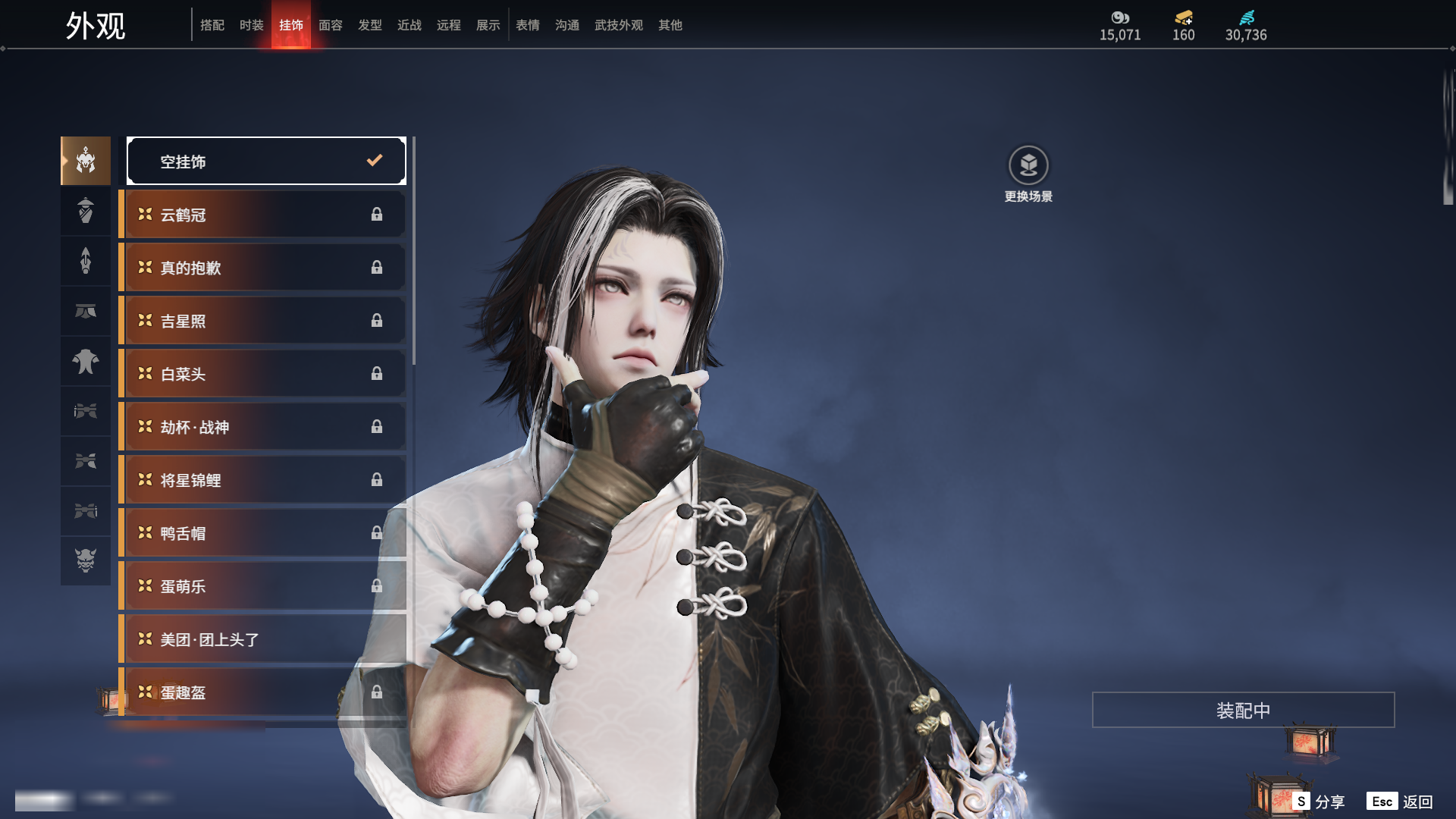Choose the 空挂饰 empty accessory entry
Image resolution: width=1456 pixels, height=819 pixels.
(266, 161)
